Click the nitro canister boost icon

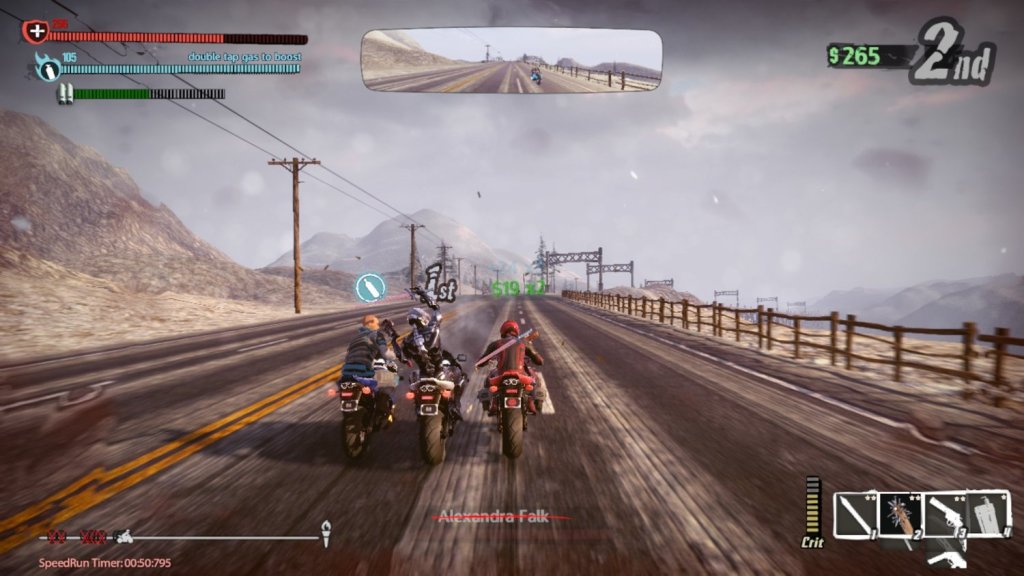click(47, 67)
